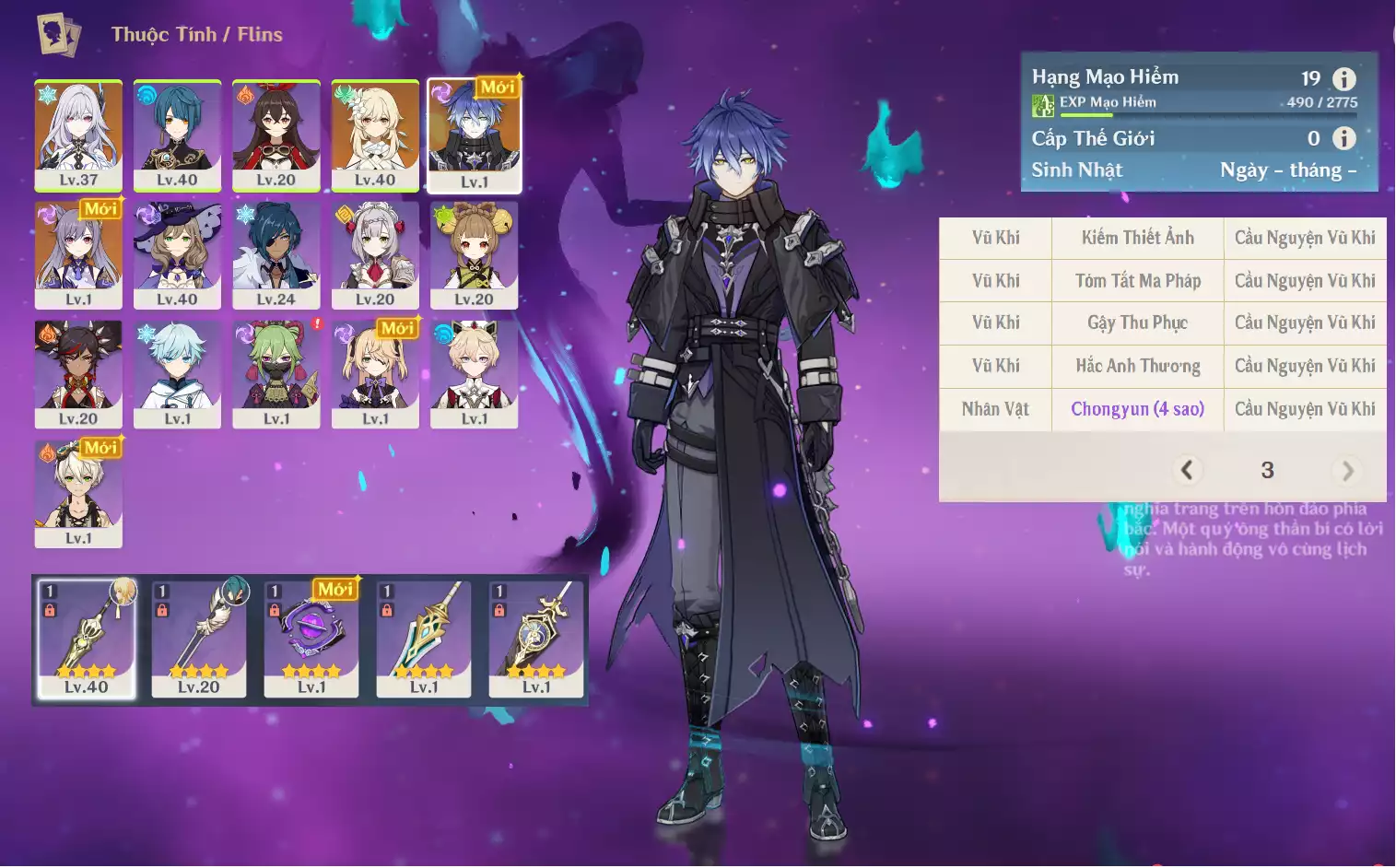Choose Xinyan's Lv.20 character card

point(78,373)
